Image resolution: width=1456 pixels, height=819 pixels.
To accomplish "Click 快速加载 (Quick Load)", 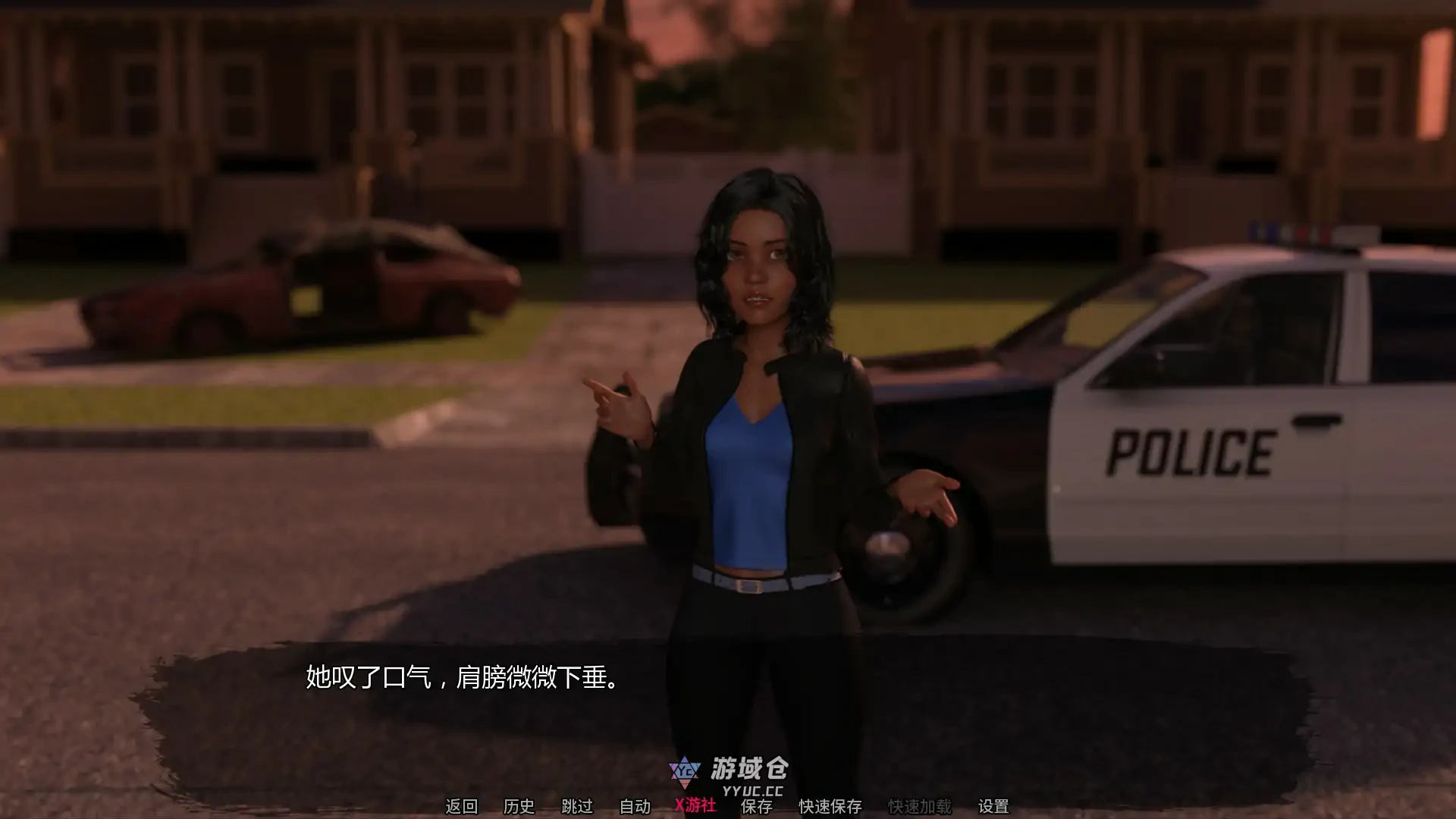I will click(x=919, y=806).
